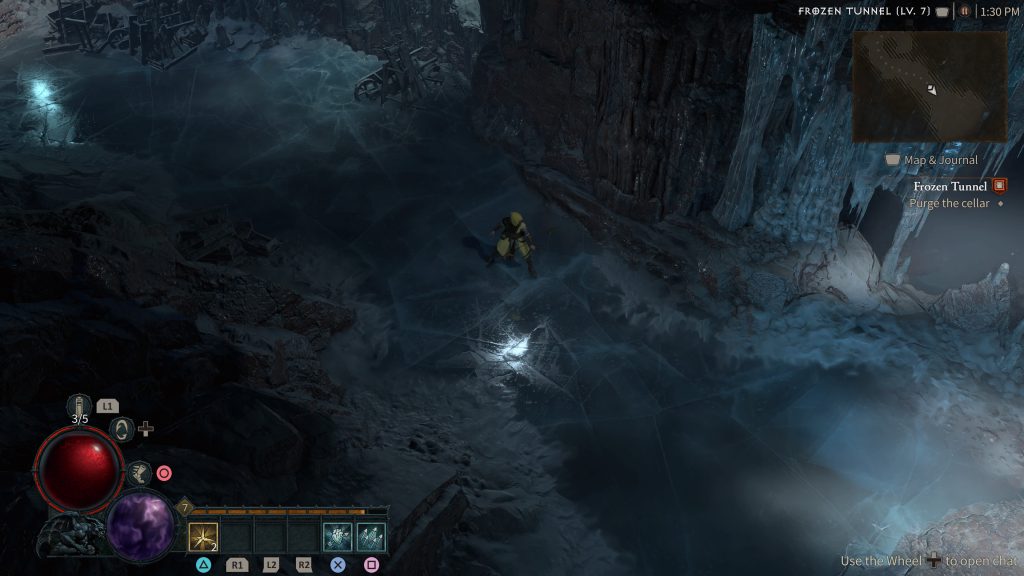The width and height of the screenshot is (1024, 576).
Task: Click the Frozen Tunnel dungeon objective icon
Action: (x=998, y=186)
